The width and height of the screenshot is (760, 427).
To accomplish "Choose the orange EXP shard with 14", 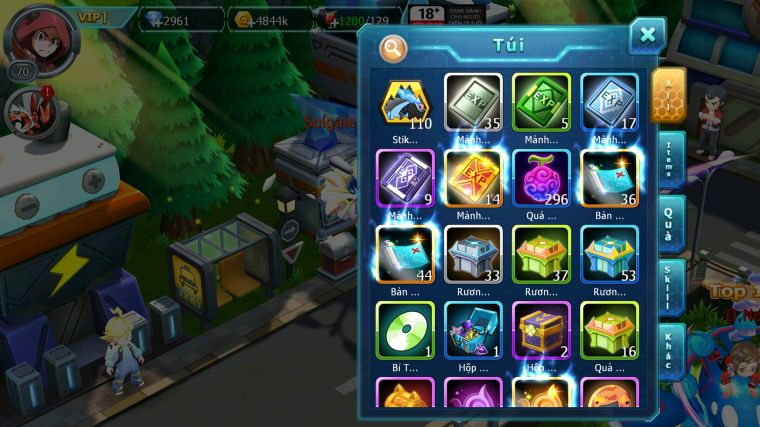I will (473, 178).
